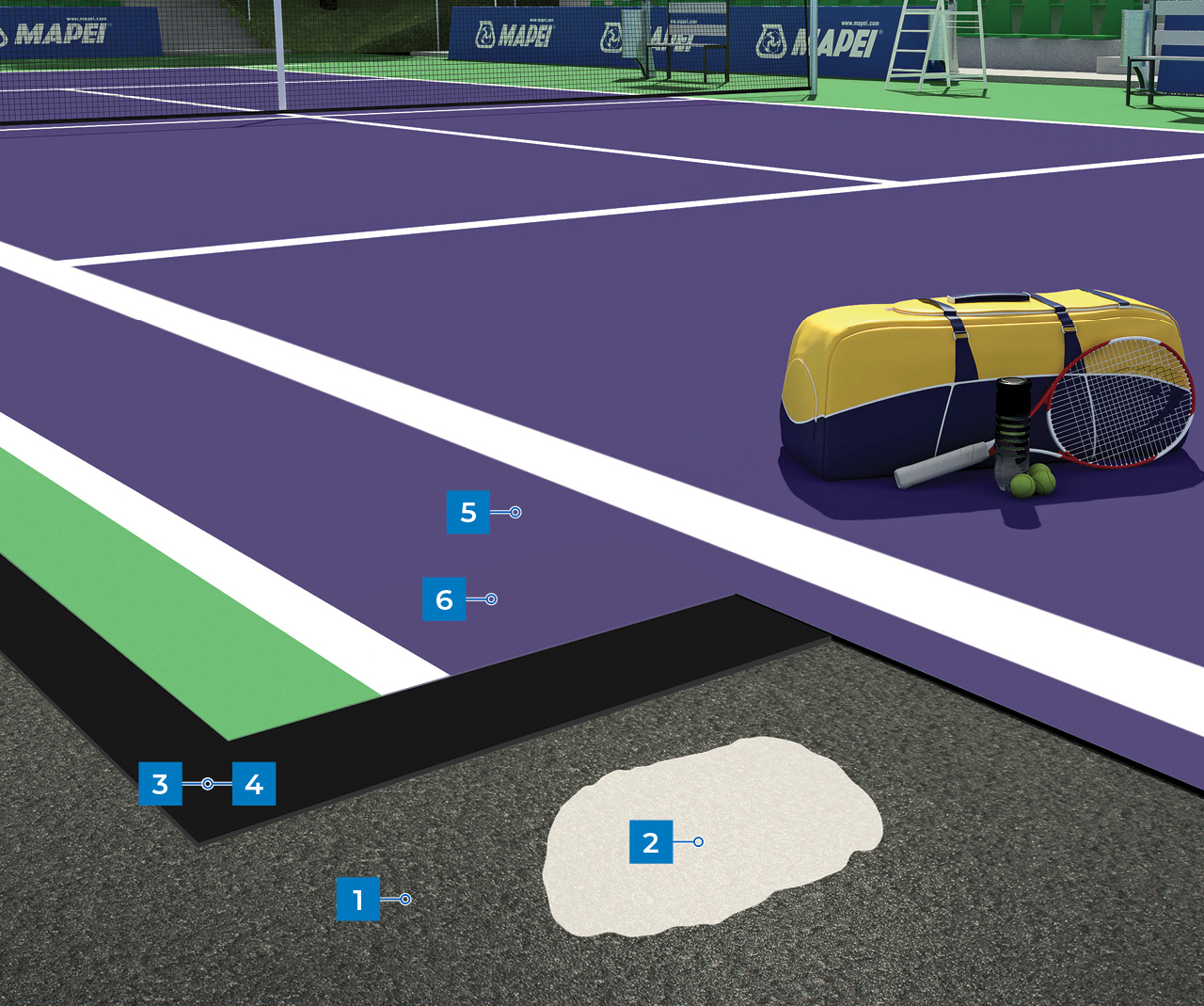Choose the number 4 callout square
This screenshot has width=1204, height=1006.
point(254,783)
